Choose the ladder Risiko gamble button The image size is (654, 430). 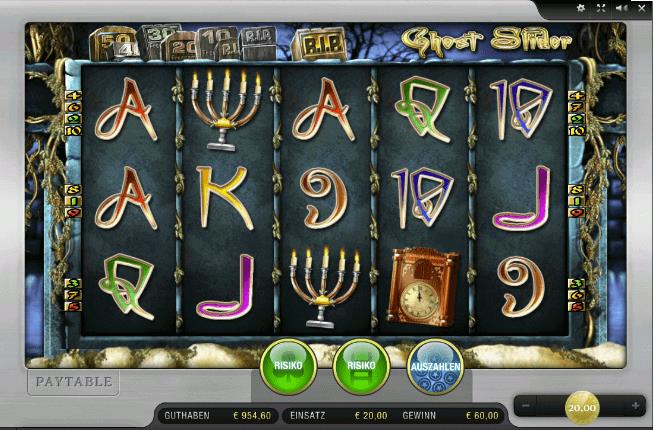click(x=361, y=365)
